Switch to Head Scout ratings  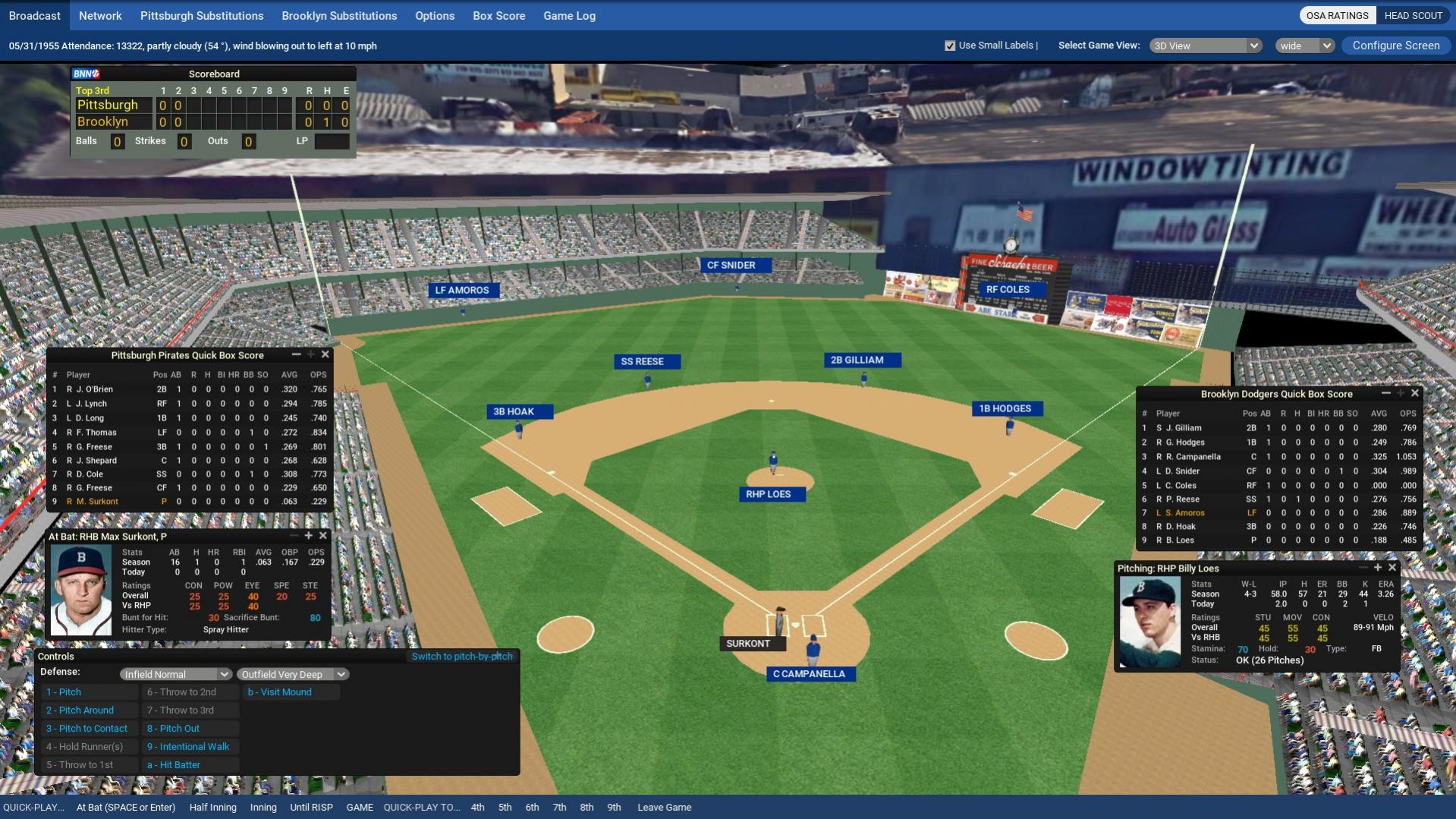(1413, 15)
